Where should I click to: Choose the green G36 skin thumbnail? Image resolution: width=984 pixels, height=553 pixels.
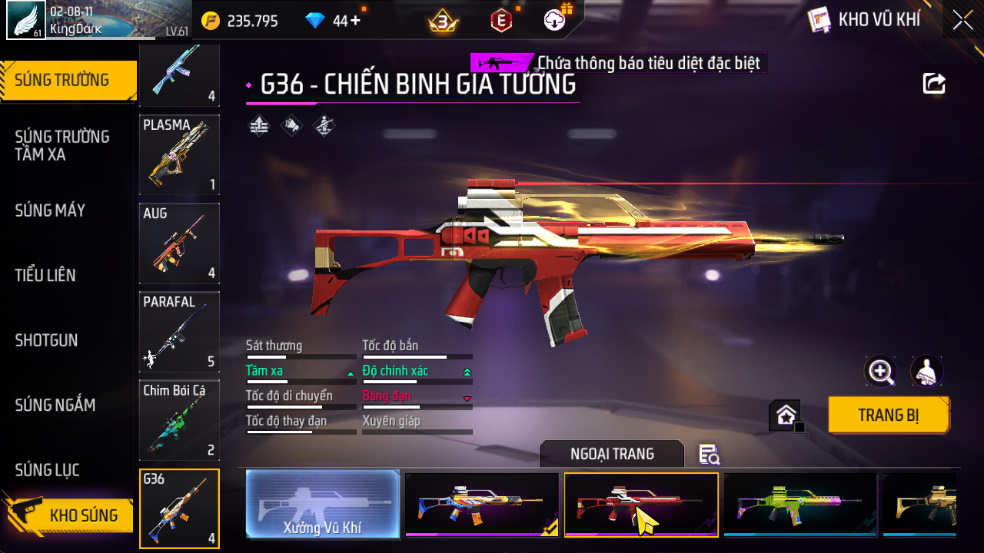point(799,505)
